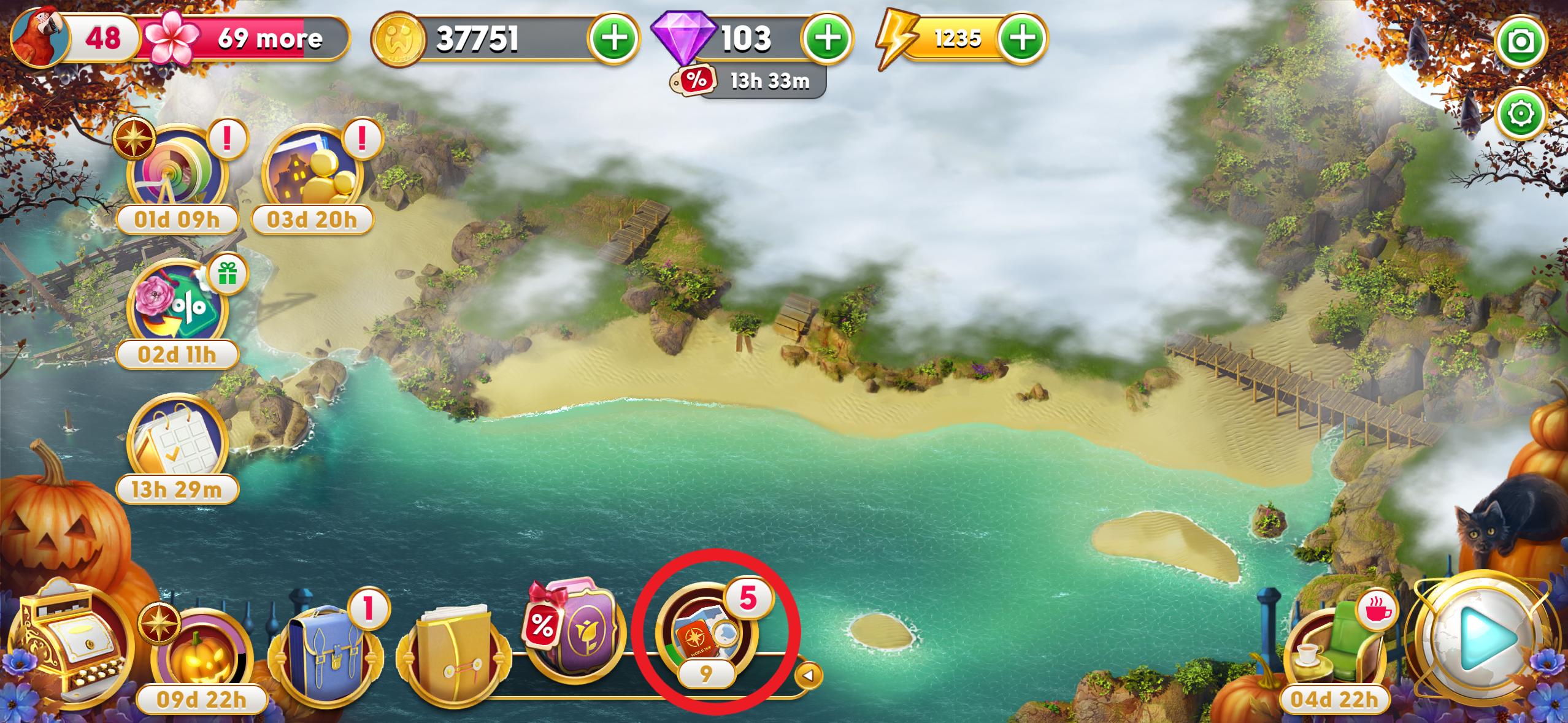Buy more purple gems with plus button
Screen dimensions: 1568x723
tap(828, 39)
